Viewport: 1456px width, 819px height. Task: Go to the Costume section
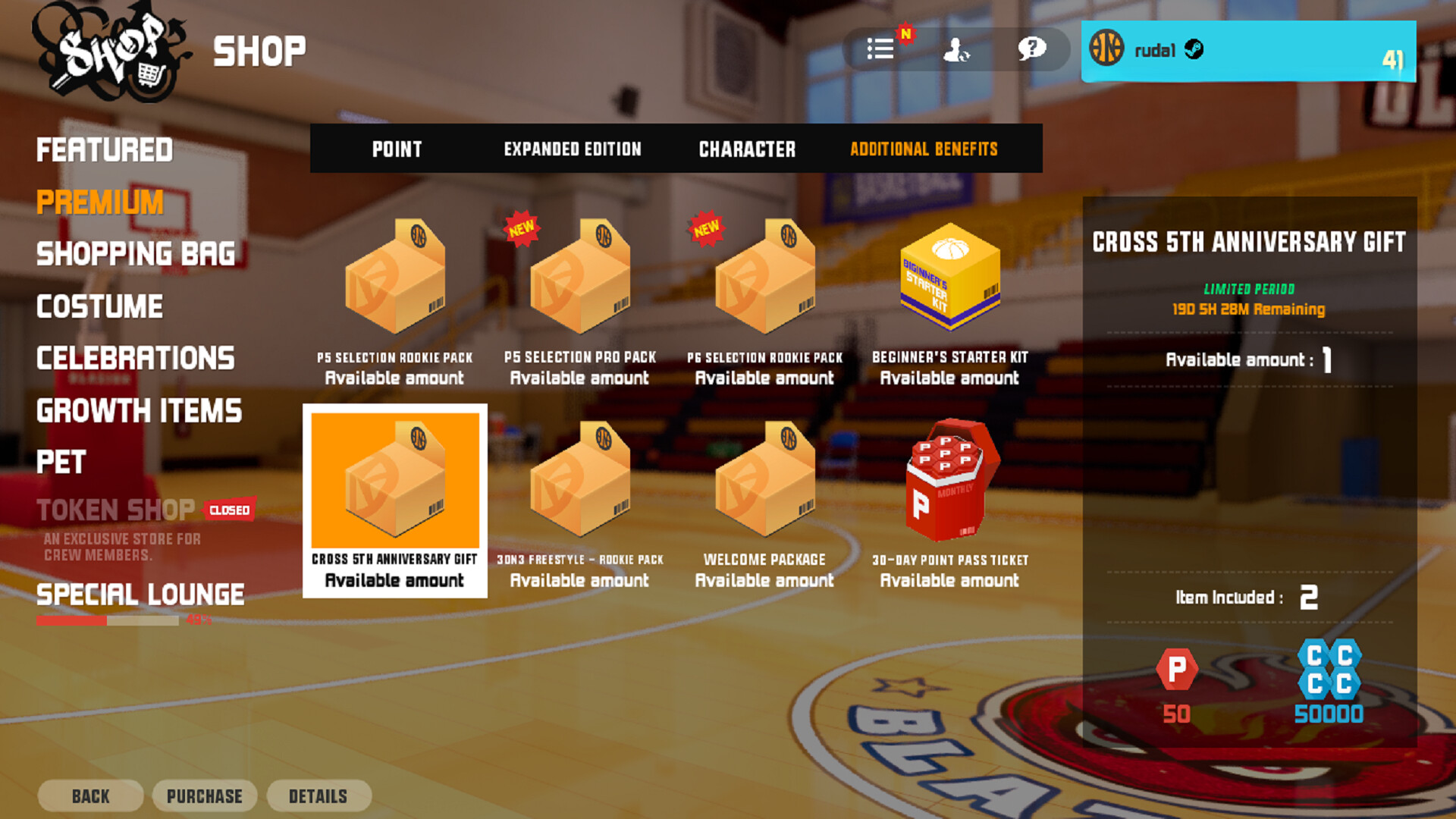pos(99,306)
